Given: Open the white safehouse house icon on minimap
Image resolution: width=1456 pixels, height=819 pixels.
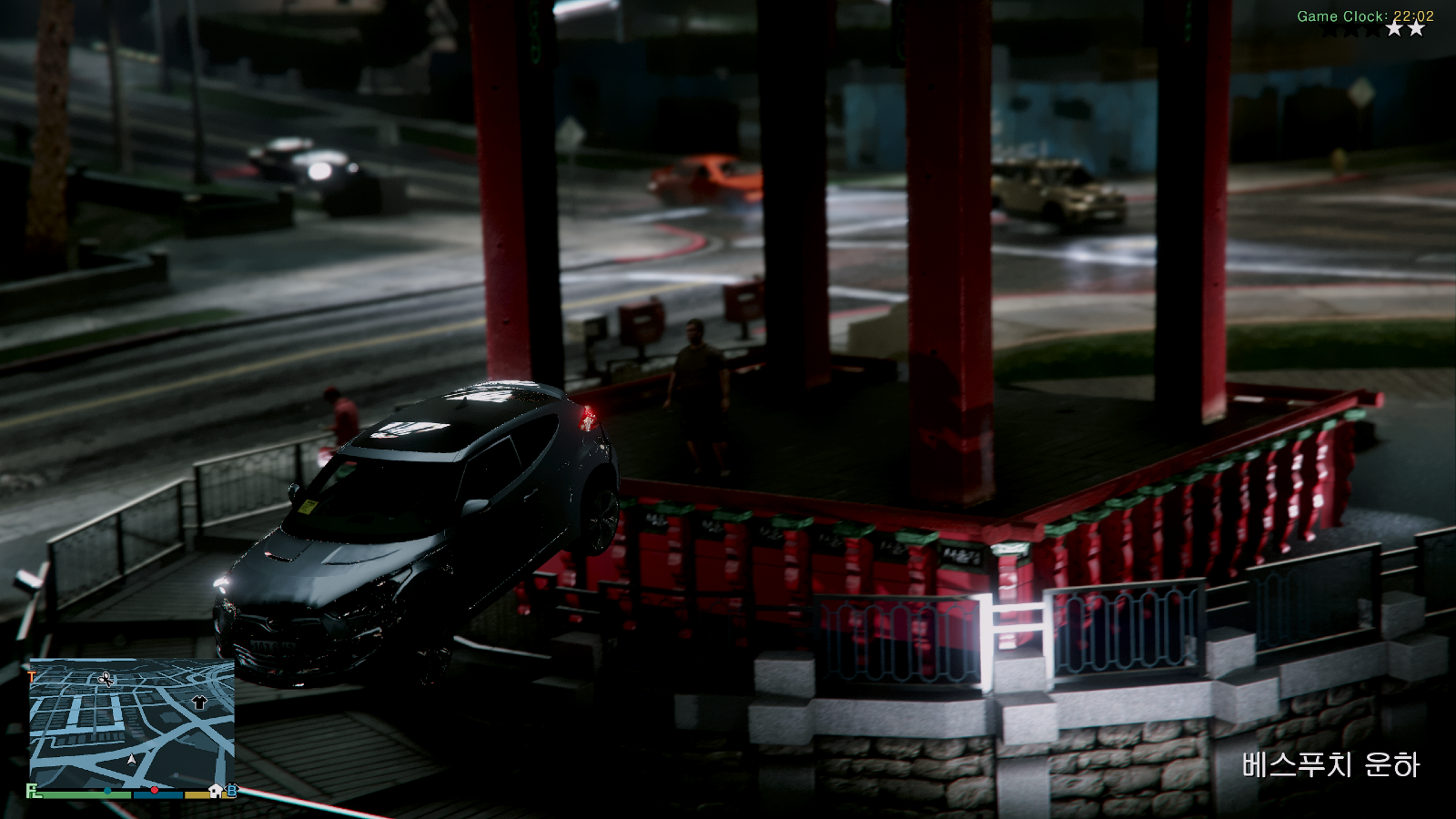Looking at the screenshot, I should click(x=215, y=791).
